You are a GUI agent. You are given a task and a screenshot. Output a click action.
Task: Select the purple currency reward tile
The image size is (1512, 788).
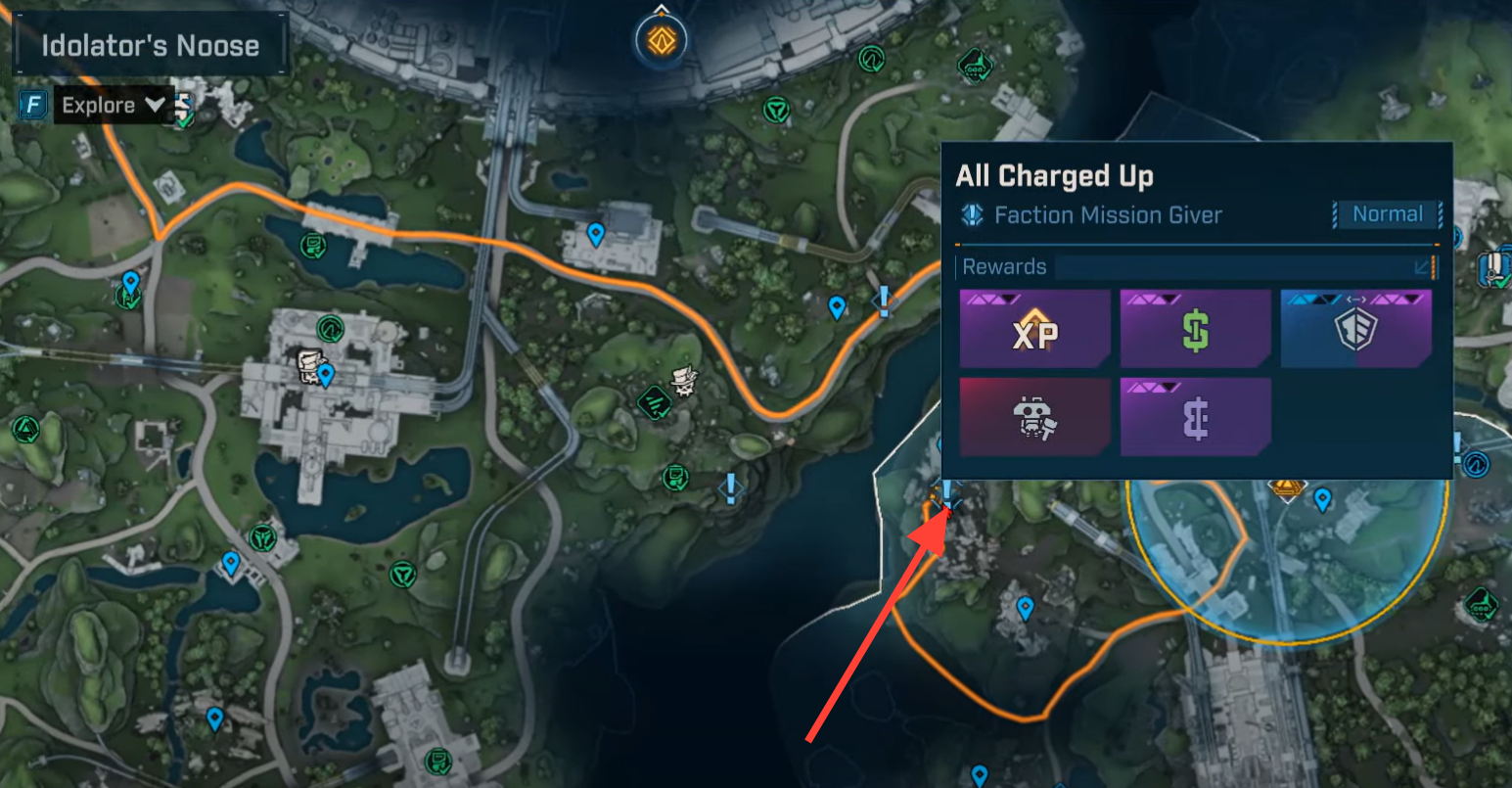[x=1195, y=418]
